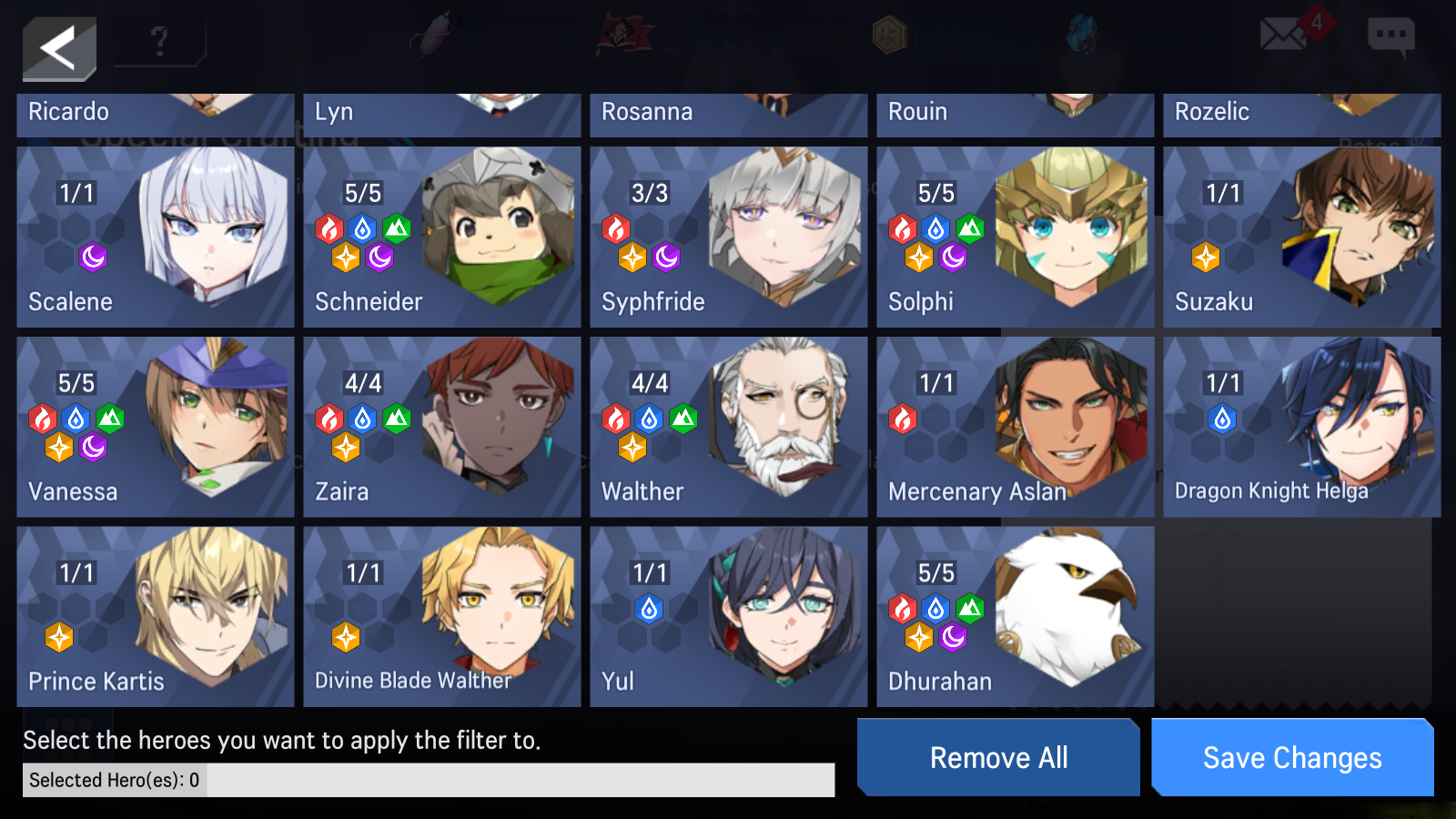Choose the Yul hero card
Viewport: 1456px width, 819px height.
tap(729, 616)
